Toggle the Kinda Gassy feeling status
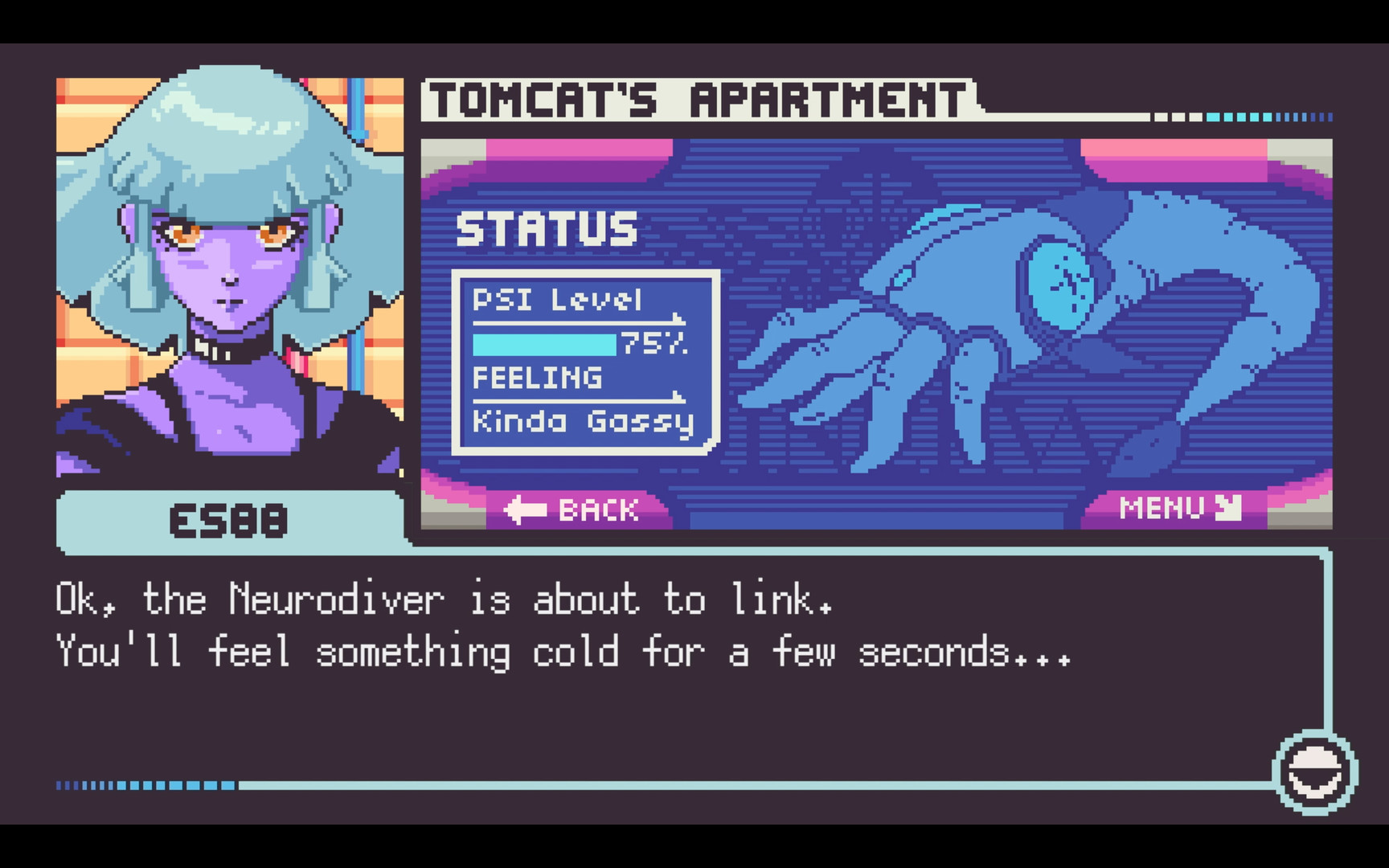This screenshot has height=868, width=1389. 583,421
